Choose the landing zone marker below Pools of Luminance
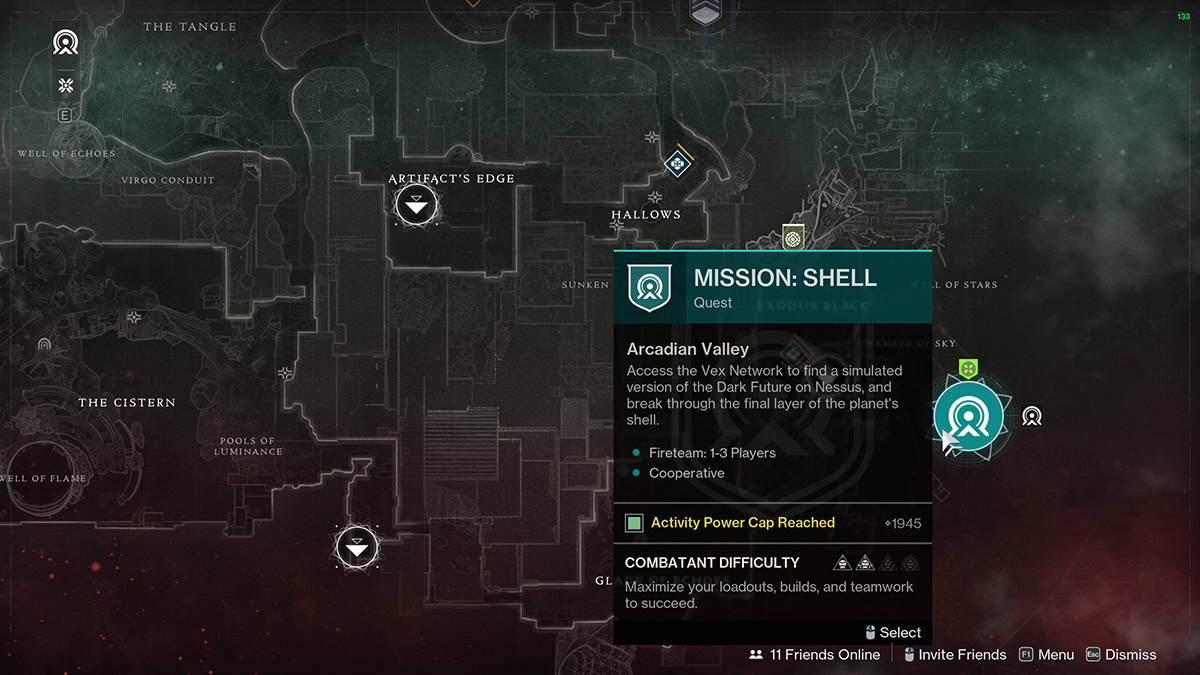This screenshot has height=675, width=1200. click(x=356, y=546)
